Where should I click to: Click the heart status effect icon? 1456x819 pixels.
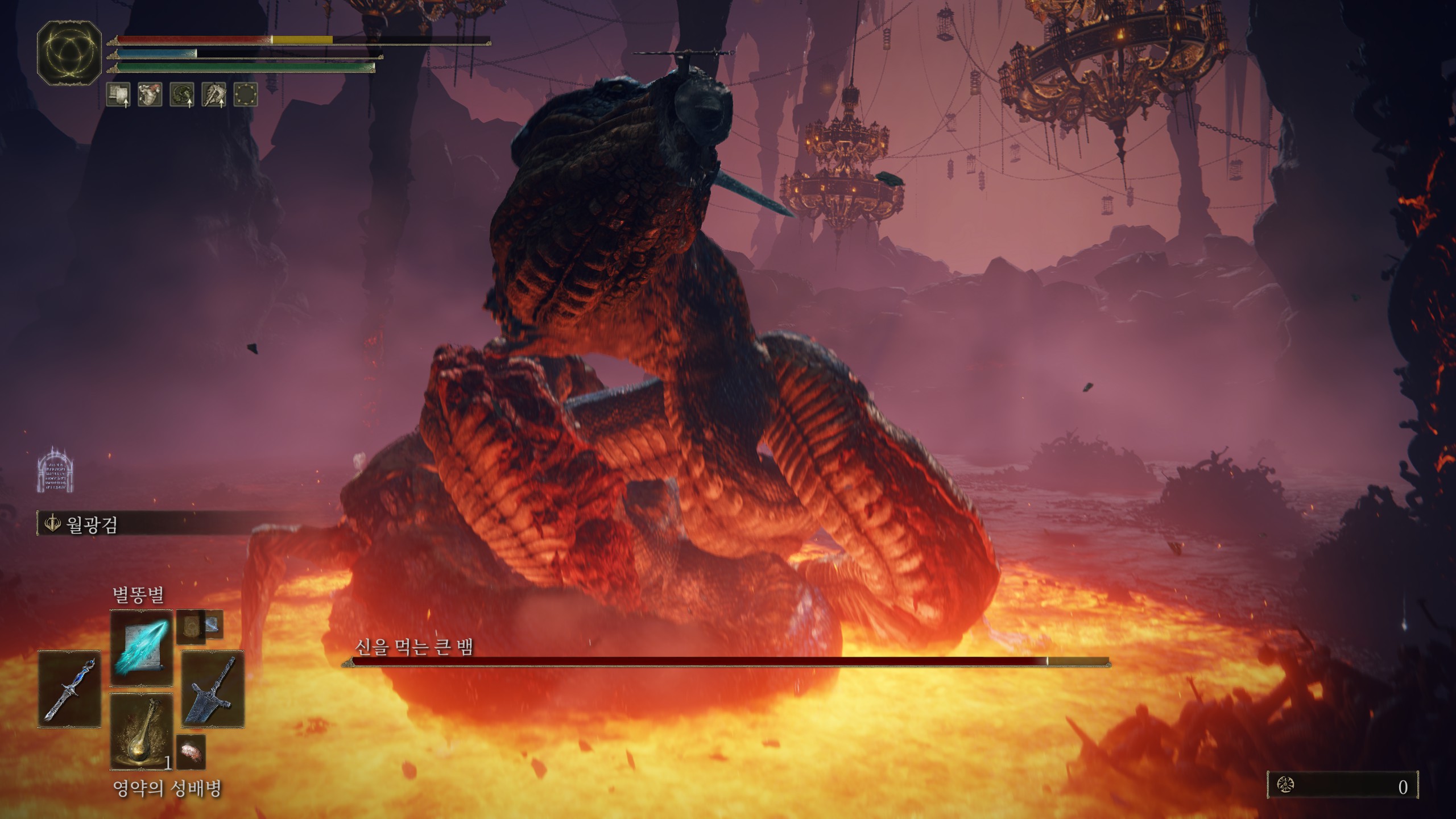(x=150, y=94)
